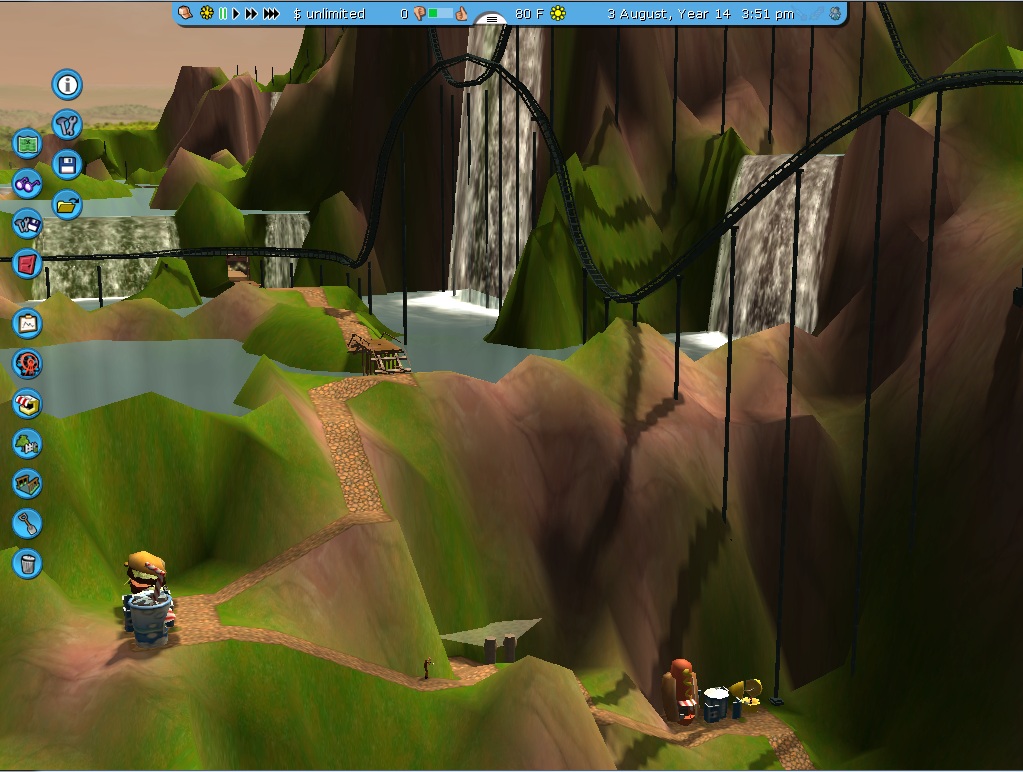Viewport: 1023px width, 772px height.
Task: Click the red pennant flag icon
Action: pos(27,264)
